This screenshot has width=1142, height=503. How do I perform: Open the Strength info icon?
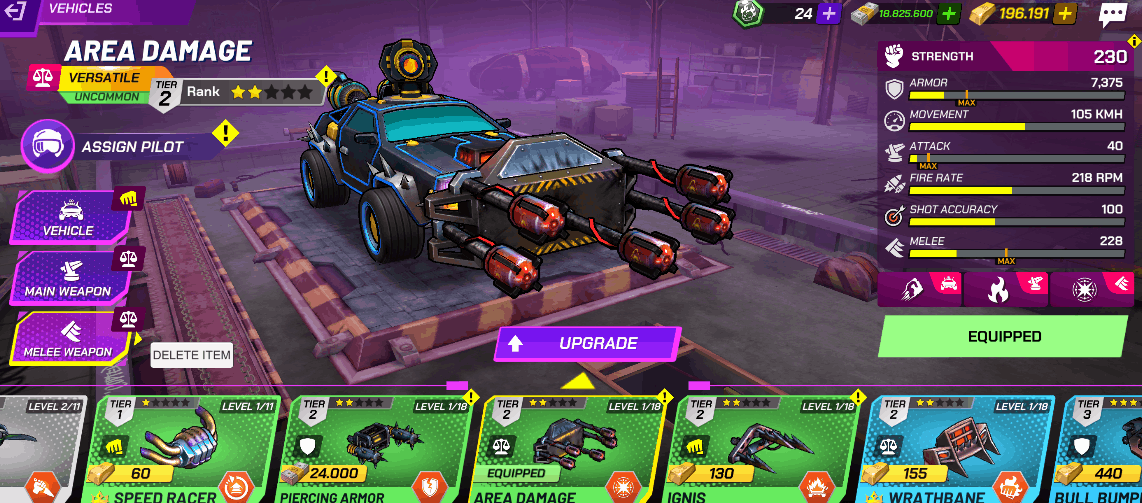[1134, 41]
